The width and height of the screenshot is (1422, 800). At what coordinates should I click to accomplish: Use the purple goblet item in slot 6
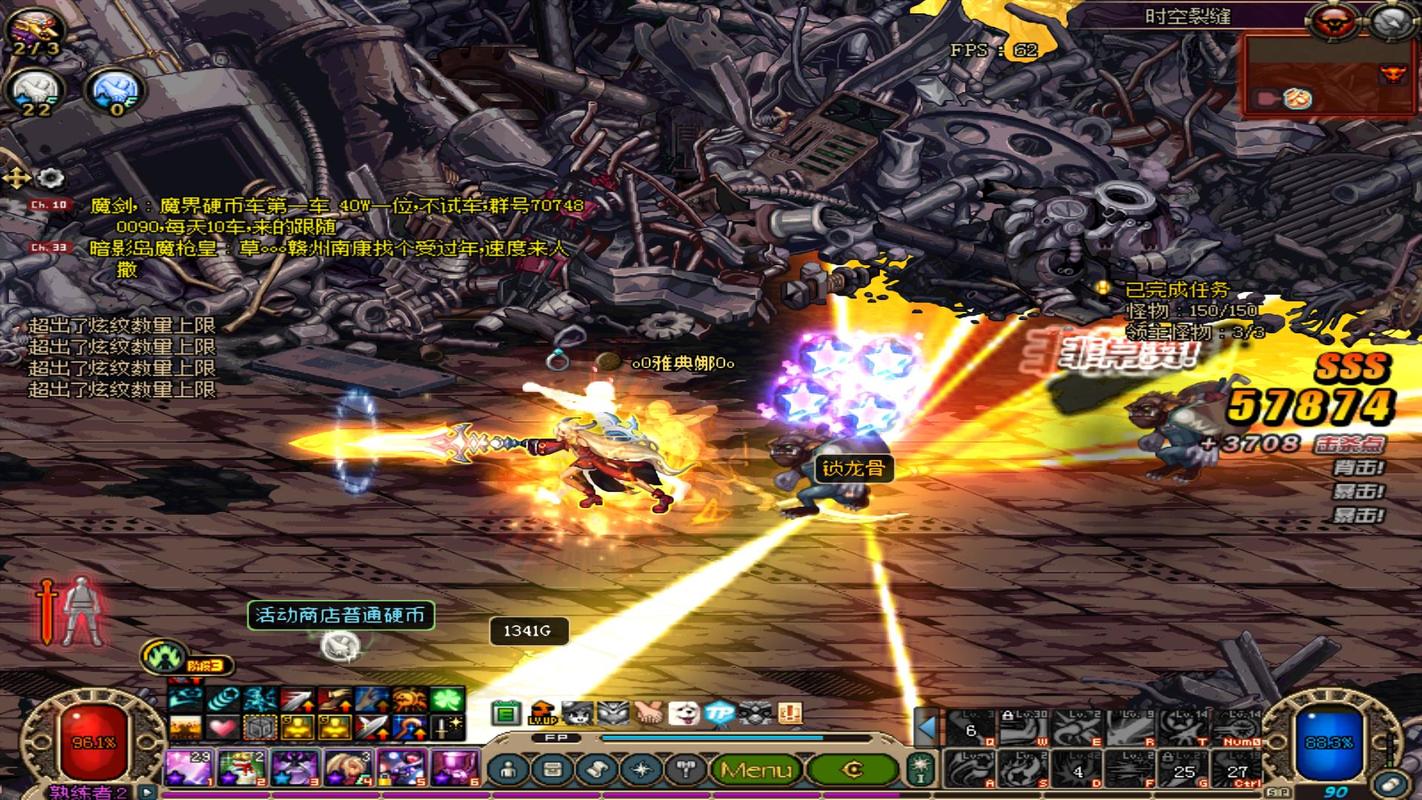click(455, 769)
